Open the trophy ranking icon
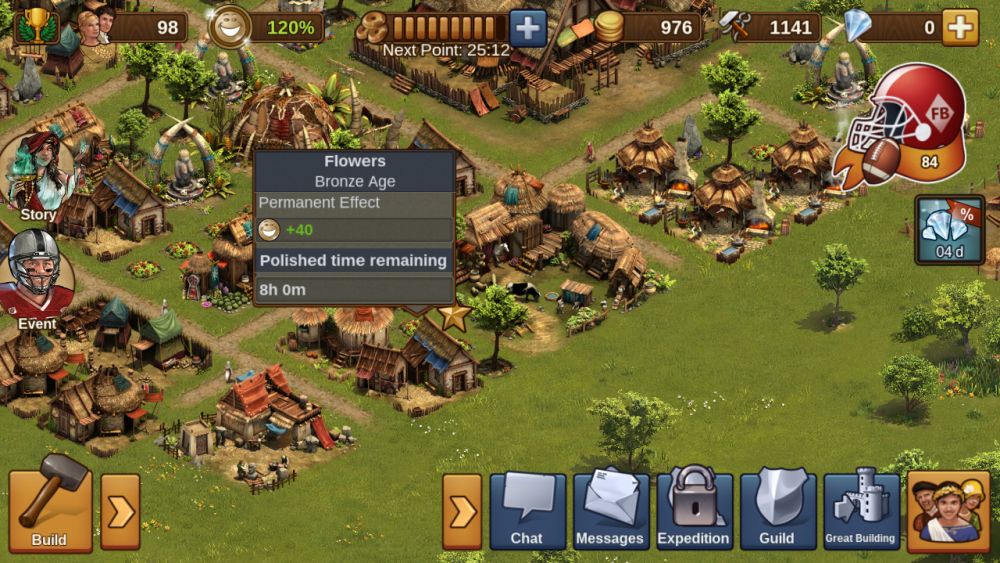The image size is (1000, 563). click(36, 26)
